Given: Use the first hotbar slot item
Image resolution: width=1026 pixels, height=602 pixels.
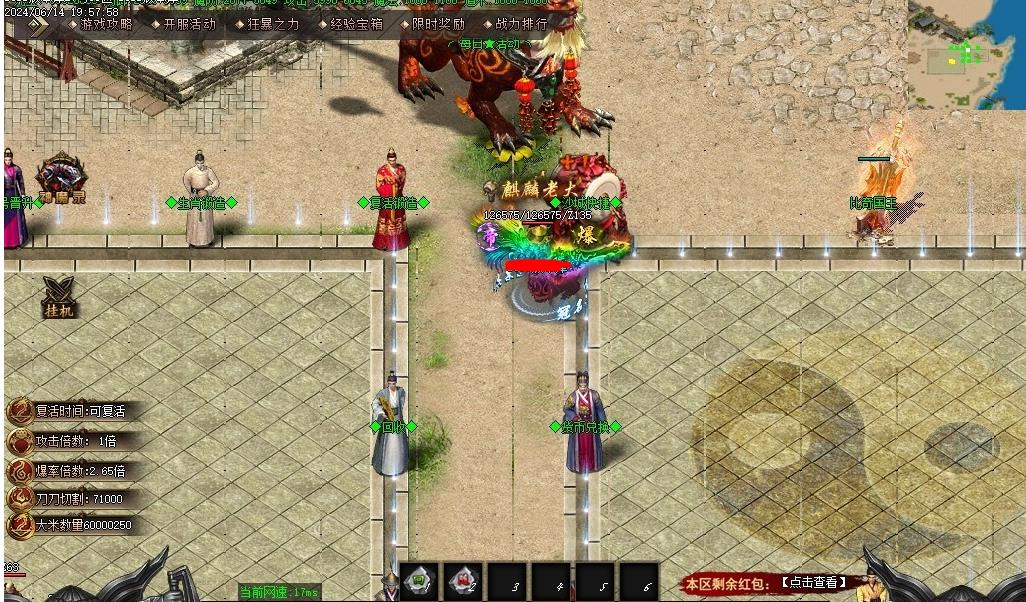Looking at the screenshot, I should click(420, 581).
